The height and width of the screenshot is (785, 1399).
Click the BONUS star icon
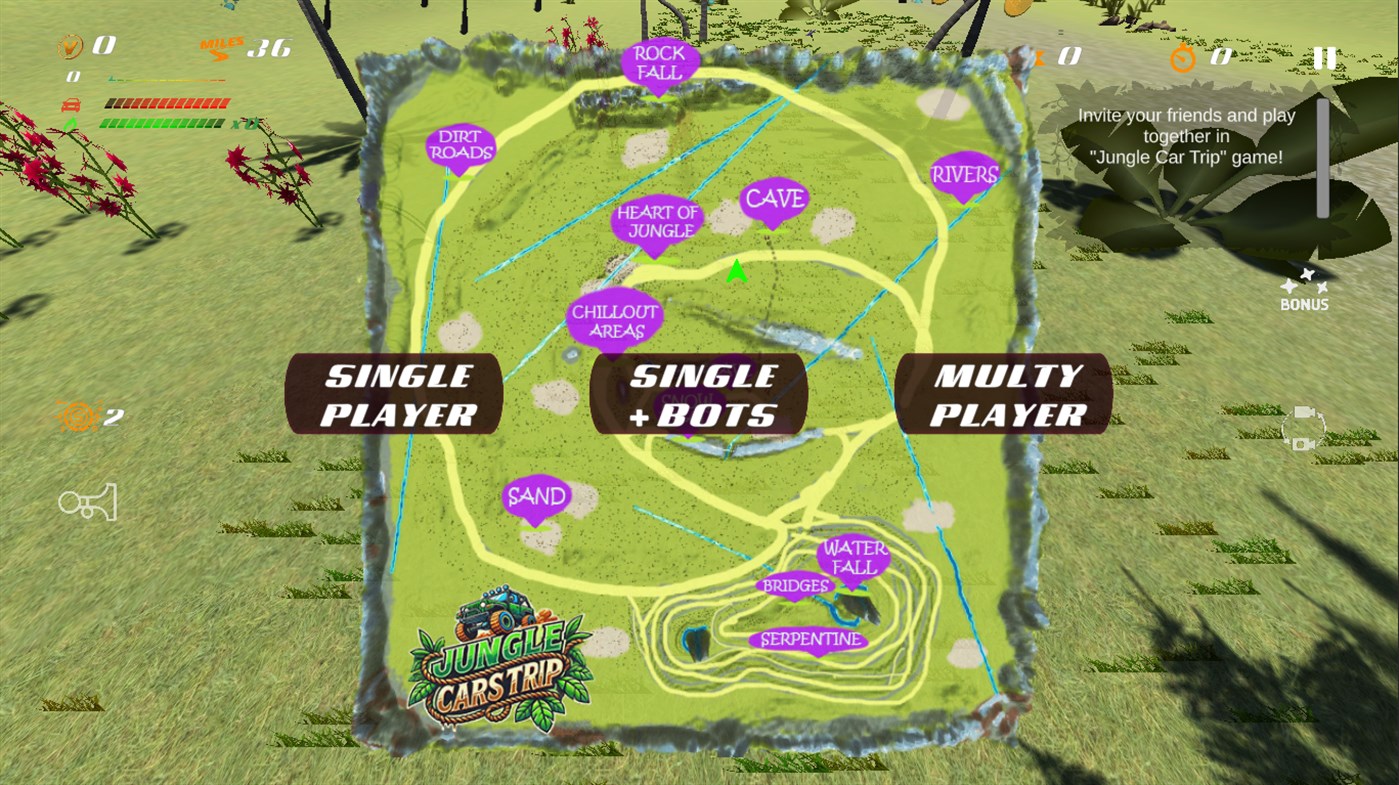point(1303,283)
